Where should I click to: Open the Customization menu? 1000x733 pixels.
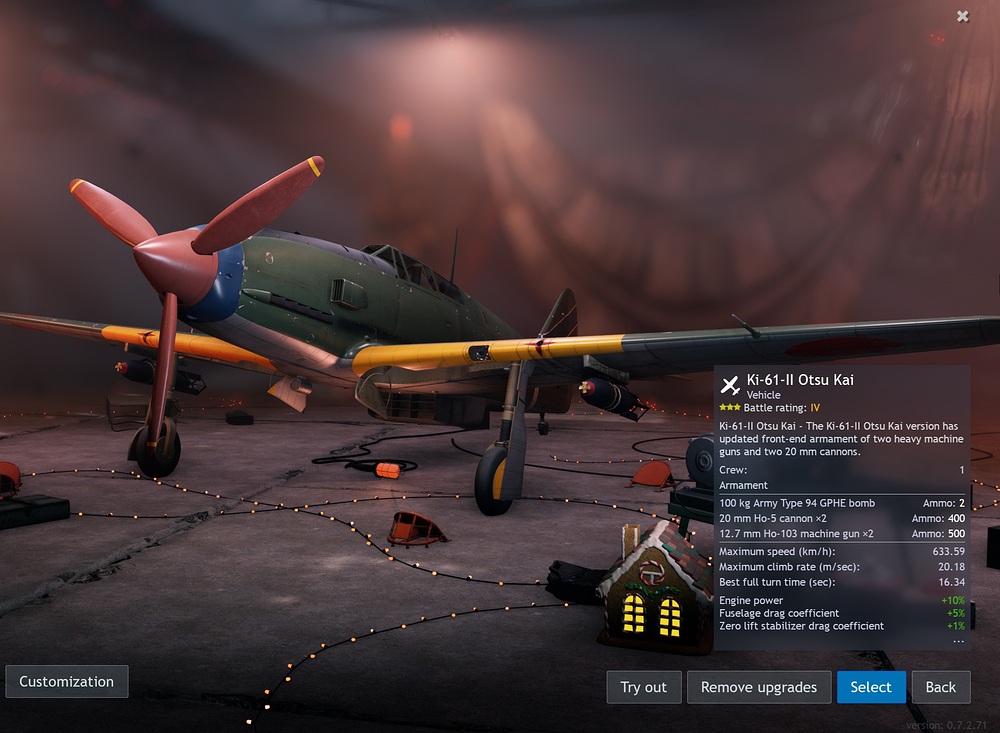click(67, 681)
